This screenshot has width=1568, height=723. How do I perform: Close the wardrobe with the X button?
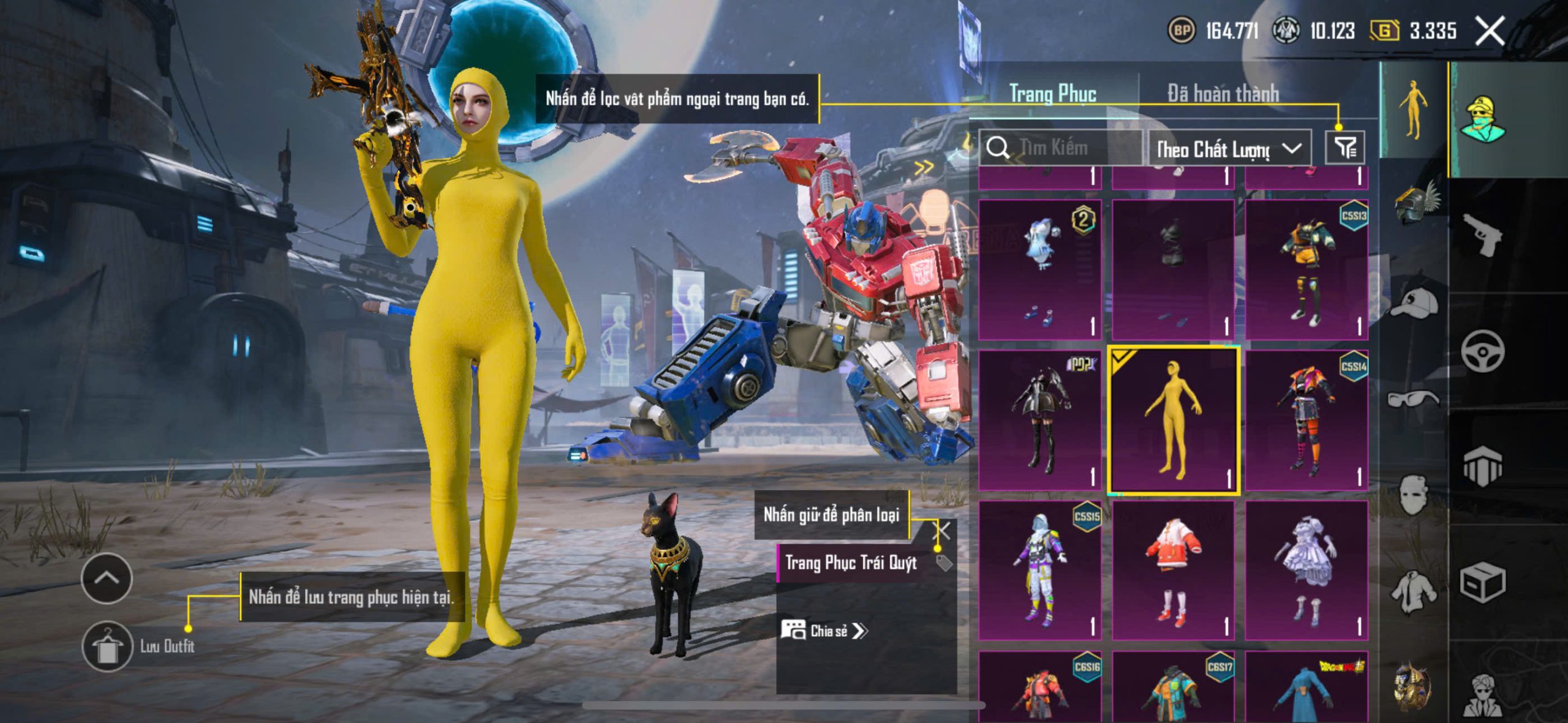[x=1489, y=31]
